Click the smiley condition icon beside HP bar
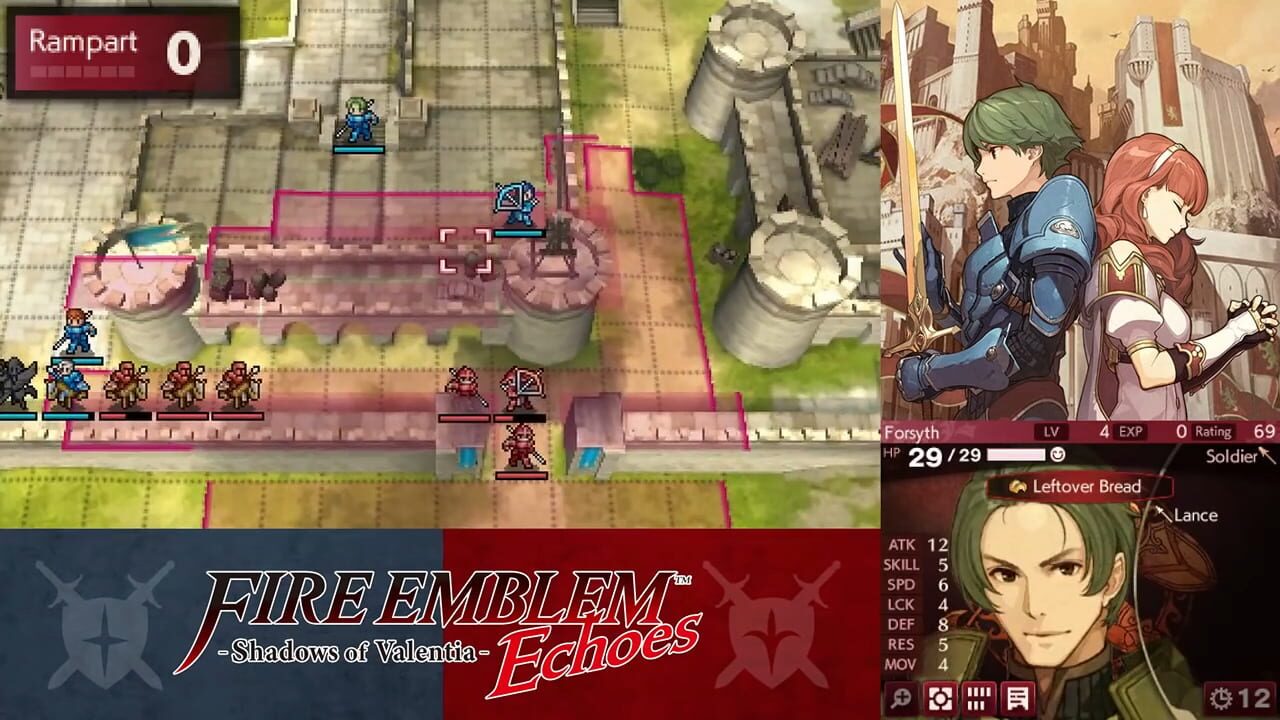1280x720 pixels. [1058, 455]
